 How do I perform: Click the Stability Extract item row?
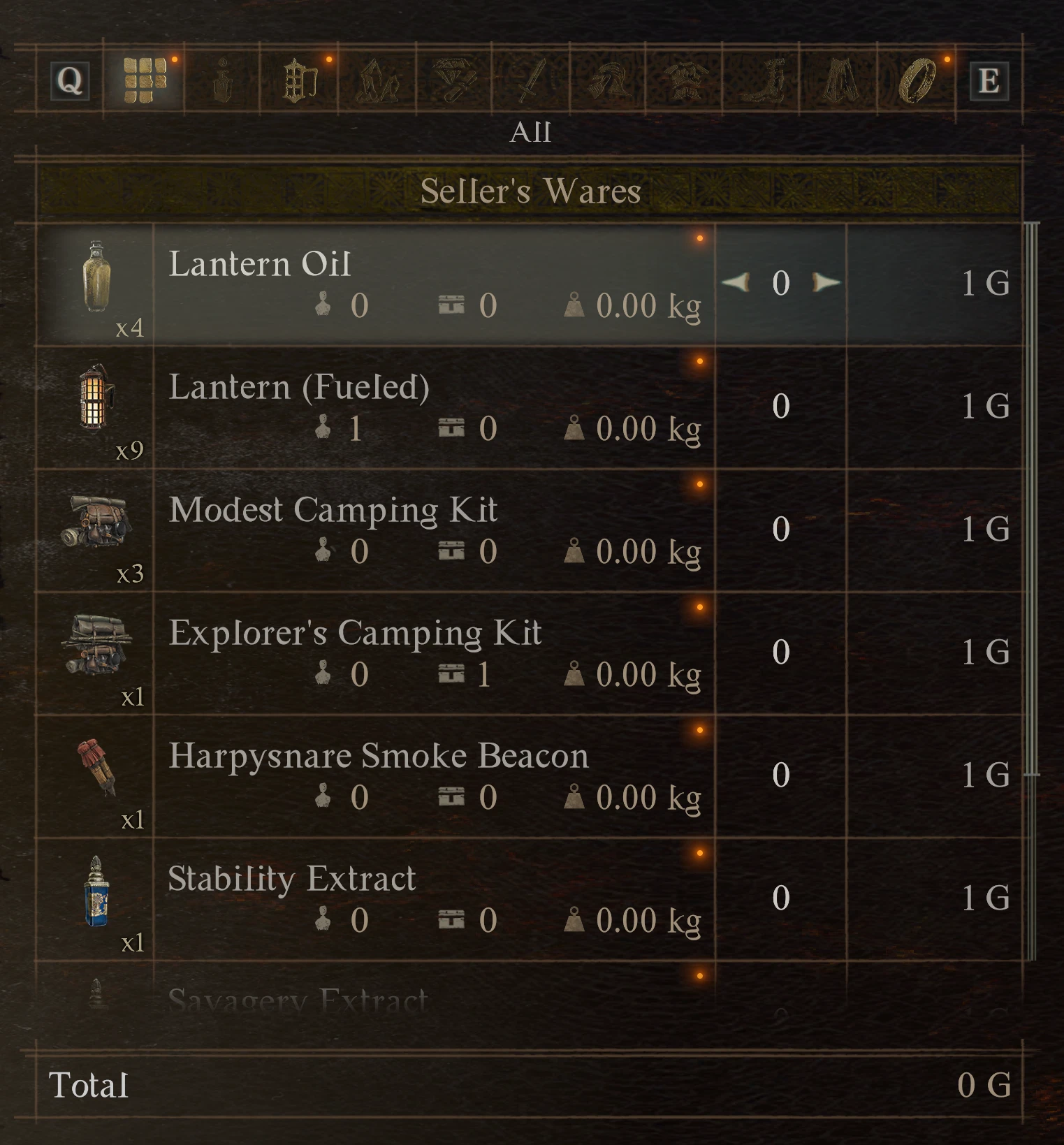click(x=419, y=898)
